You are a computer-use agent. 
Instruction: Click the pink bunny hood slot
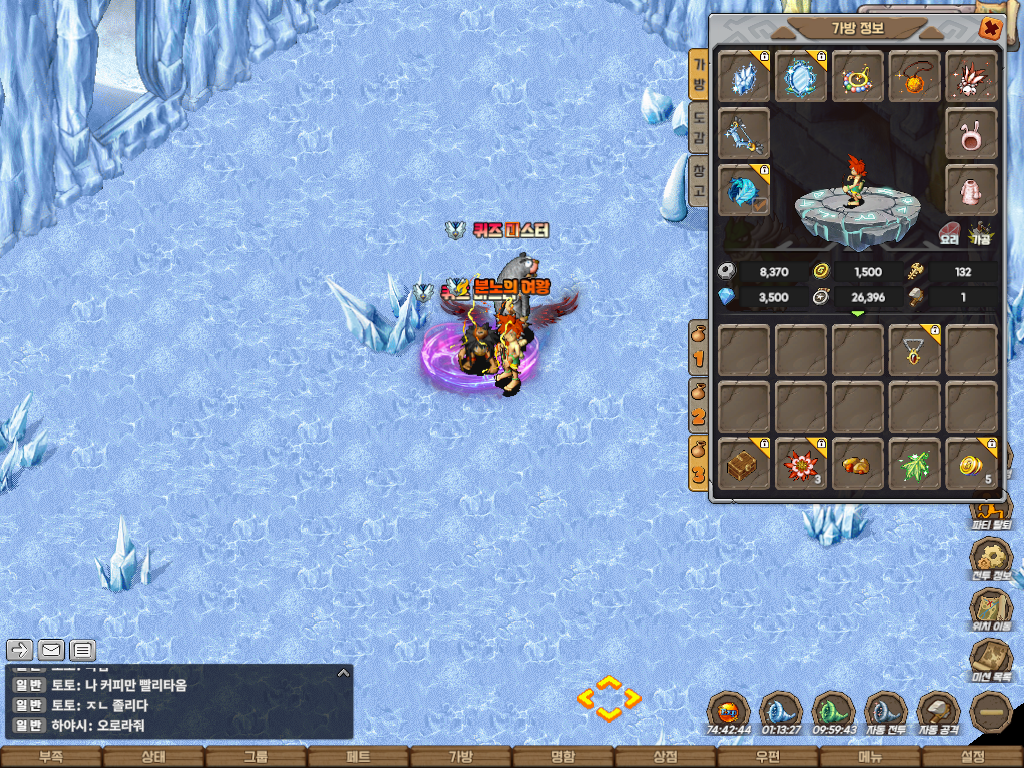coord(971,133)
